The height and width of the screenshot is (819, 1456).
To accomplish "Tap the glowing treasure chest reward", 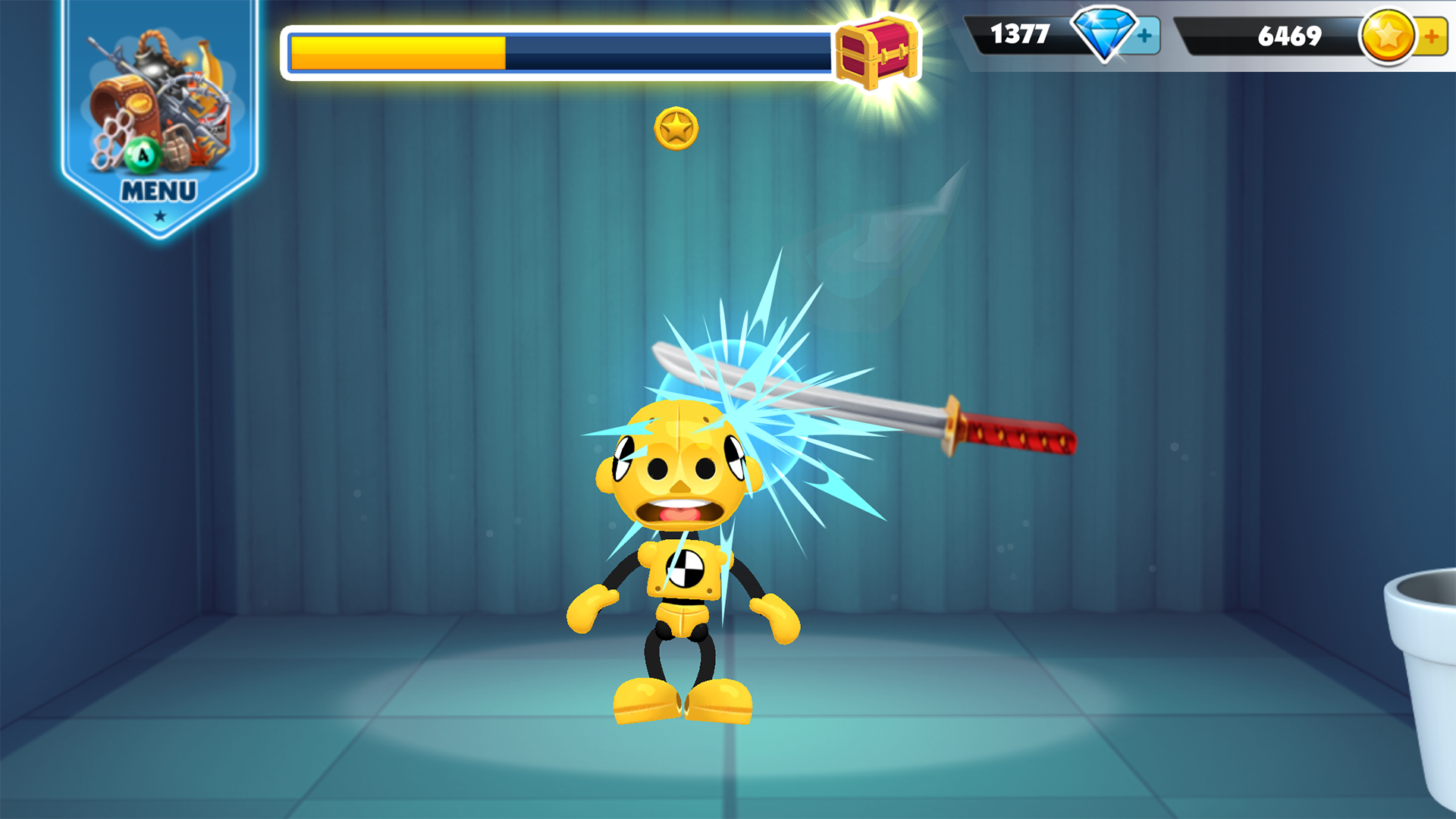I will click(876, 52).
